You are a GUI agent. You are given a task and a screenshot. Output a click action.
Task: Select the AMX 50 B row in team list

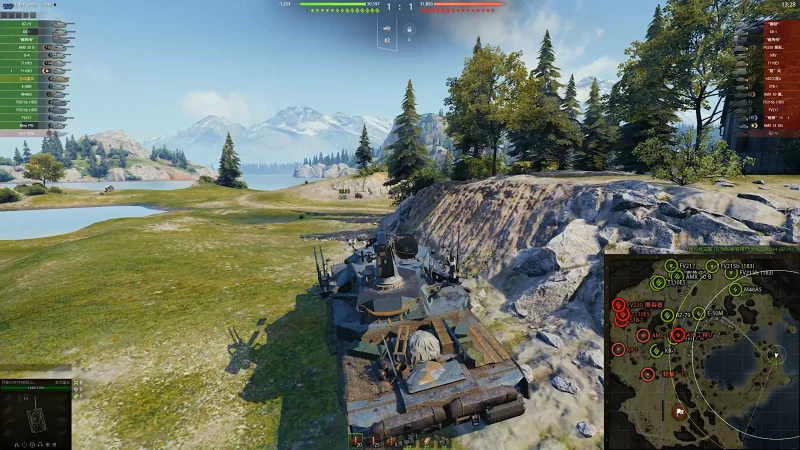30,46
